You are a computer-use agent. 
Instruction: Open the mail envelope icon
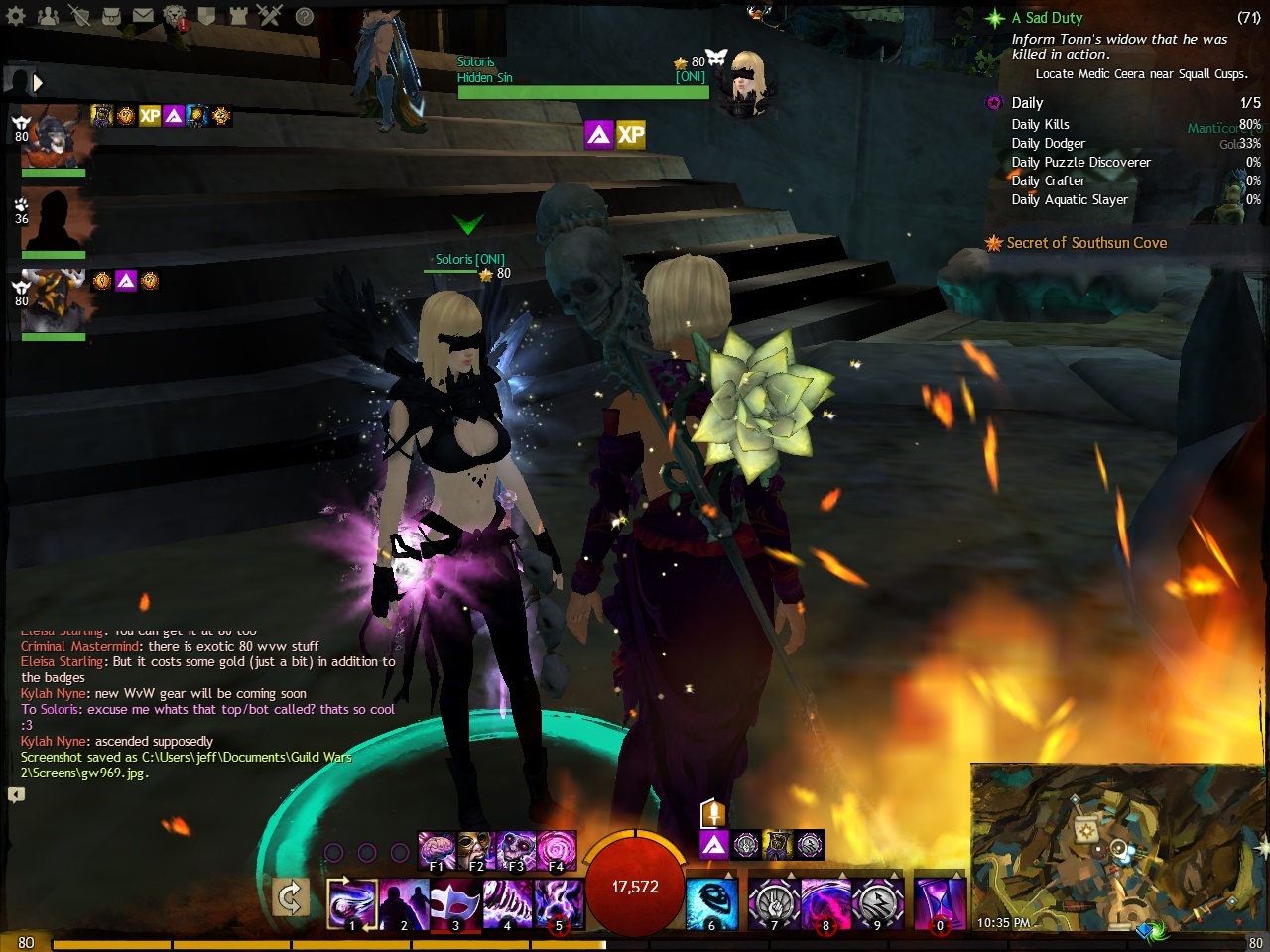coord(143,16)
